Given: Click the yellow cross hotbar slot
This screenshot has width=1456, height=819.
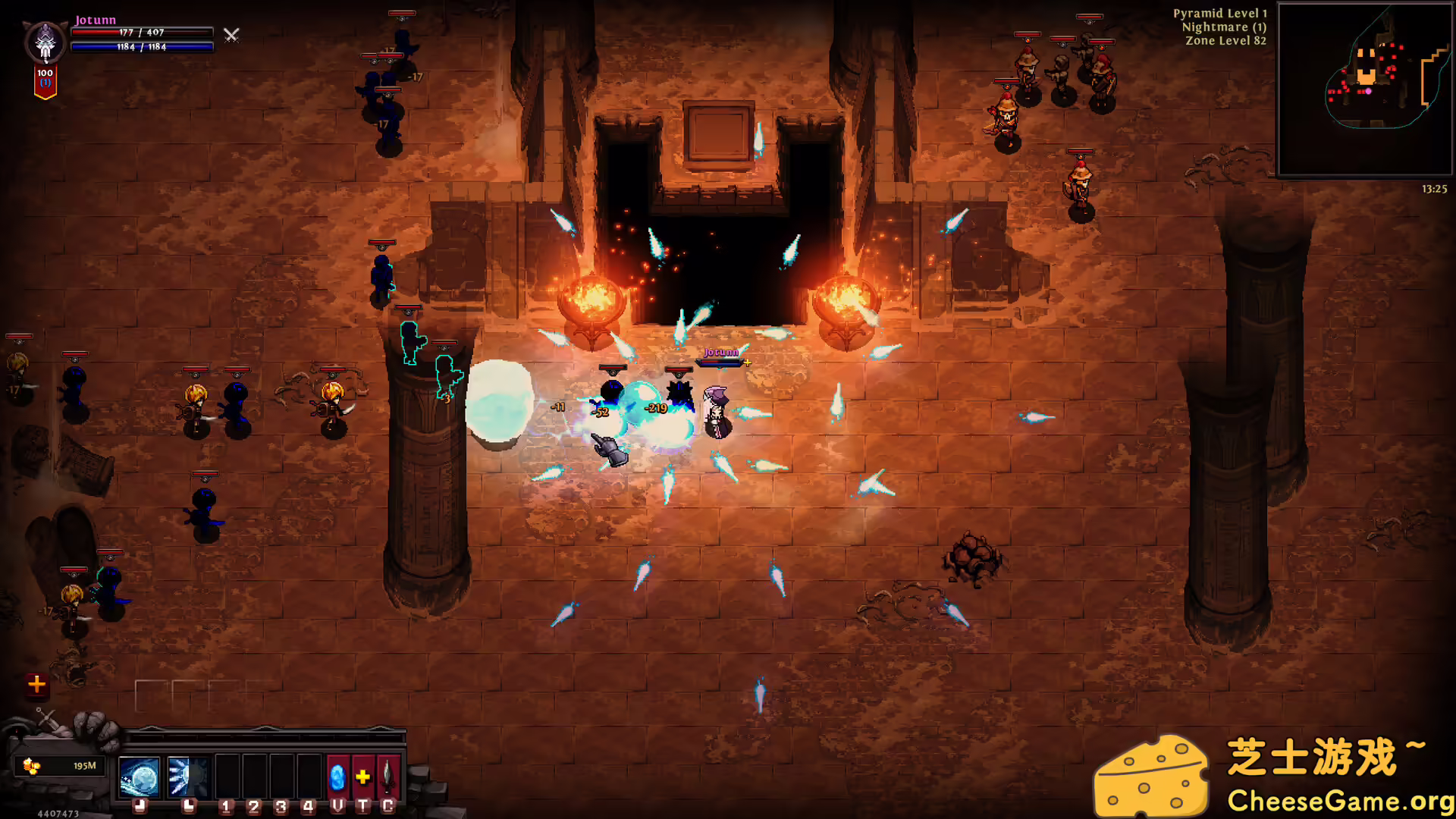Looking at the screenshot, I should pyautogui.click(x=363, y=777).
